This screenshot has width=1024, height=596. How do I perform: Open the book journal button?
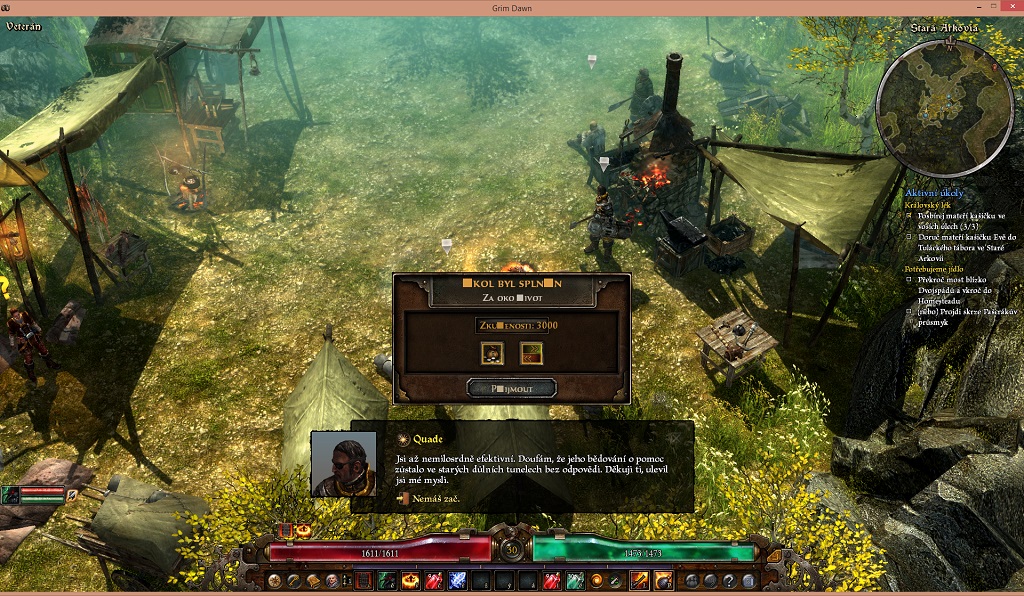click(x=312, y=581)
